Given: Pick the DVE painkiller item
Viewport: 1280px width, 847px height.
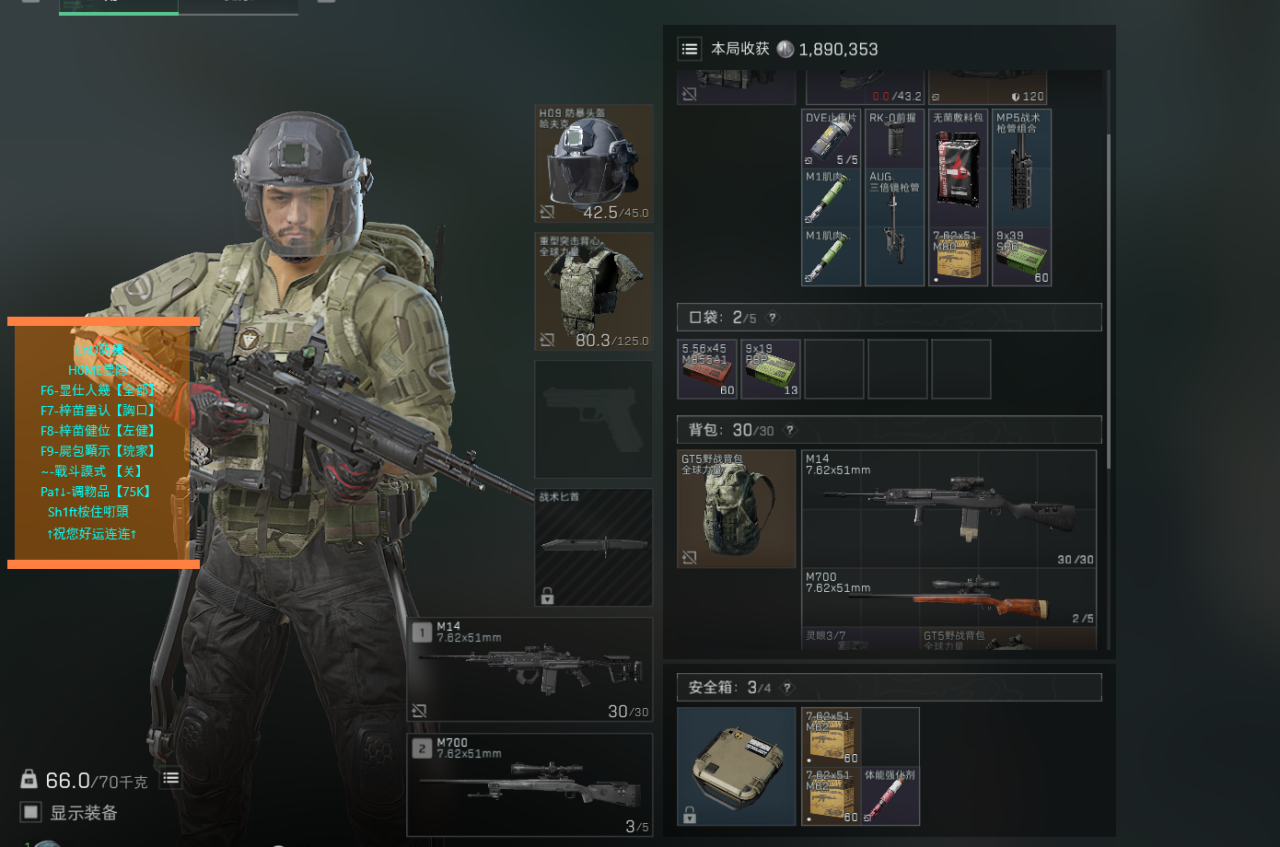Looking at the screenshot, I should pyautogui.click(x=831, y=138).
